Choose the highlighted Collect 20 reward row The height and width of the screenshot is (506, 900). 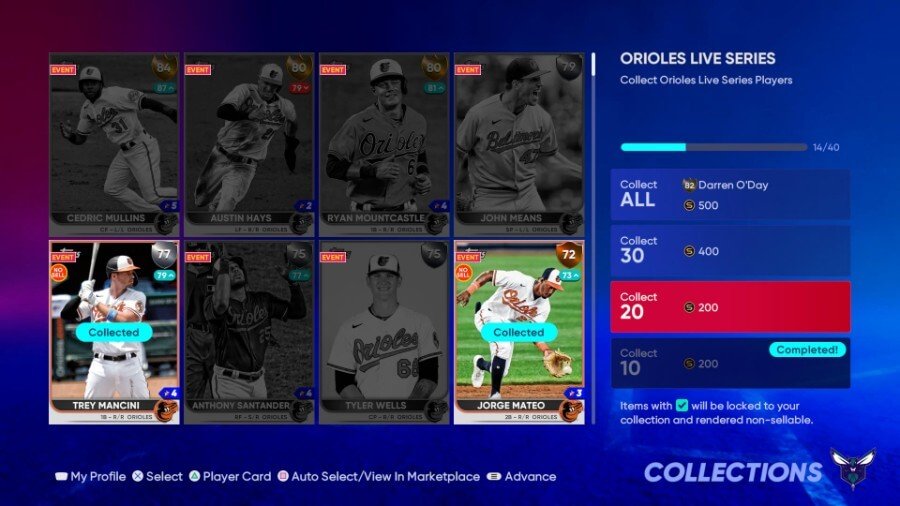(730, 306)
